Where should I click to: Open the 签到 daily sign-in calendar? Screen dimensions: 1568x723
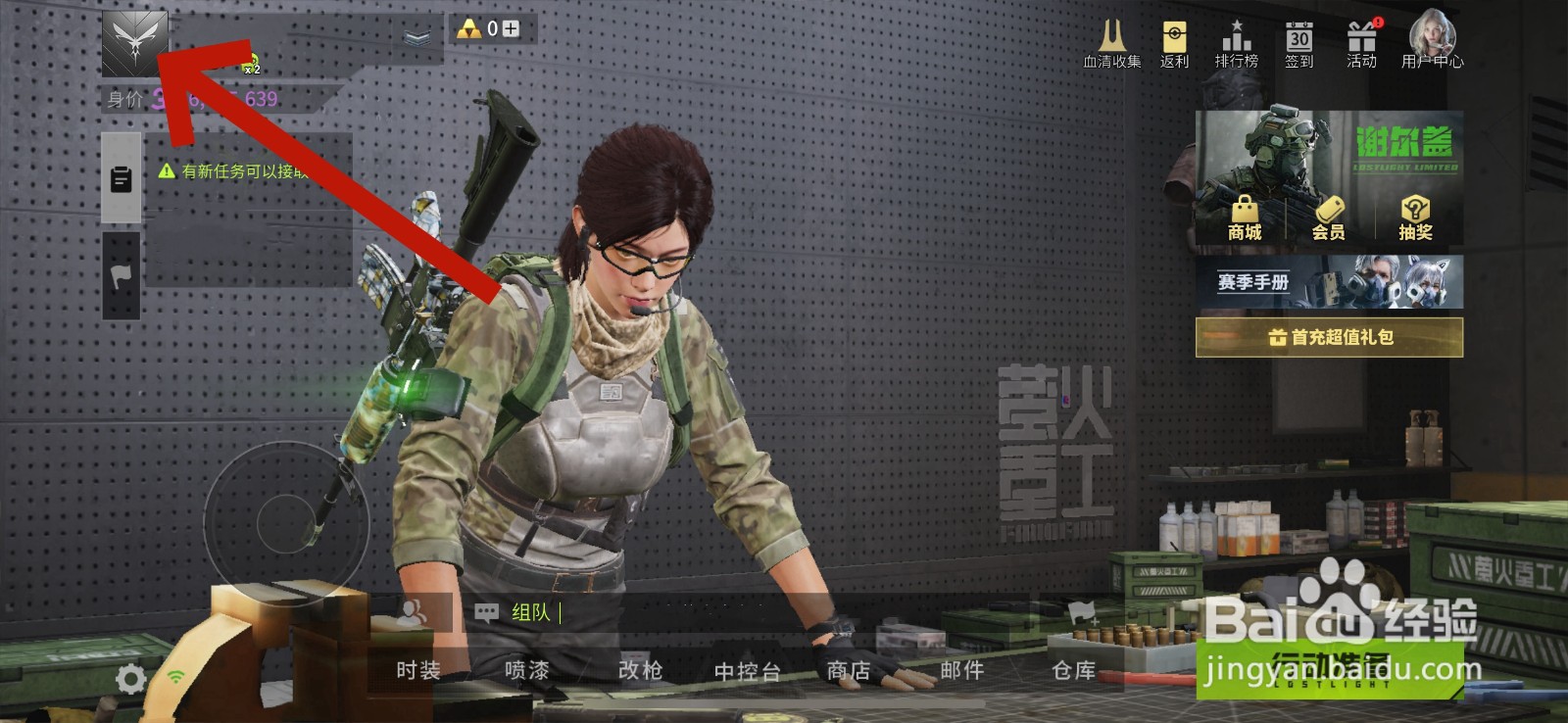click(x=1301, y=39)
